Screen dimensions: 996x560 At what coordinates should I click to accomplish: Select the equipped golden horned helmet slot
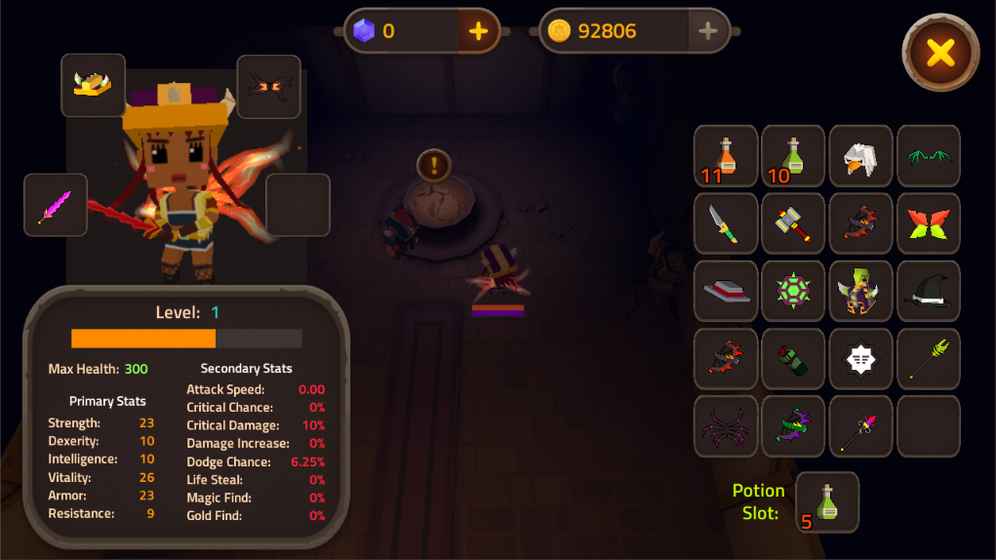coord(93,85)
